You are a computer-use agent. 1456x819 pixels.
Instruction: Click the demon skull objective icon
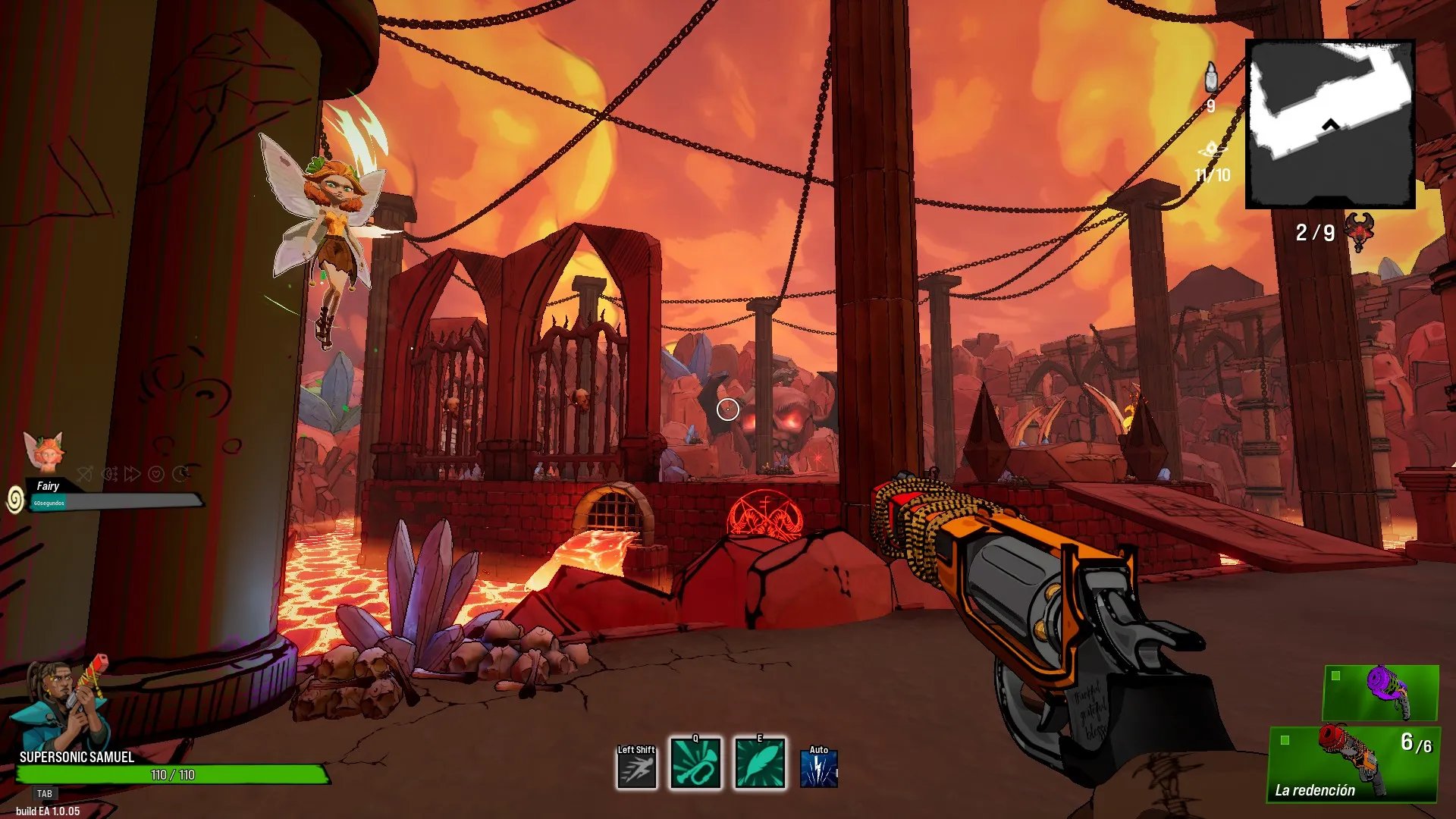(1359, 231)
